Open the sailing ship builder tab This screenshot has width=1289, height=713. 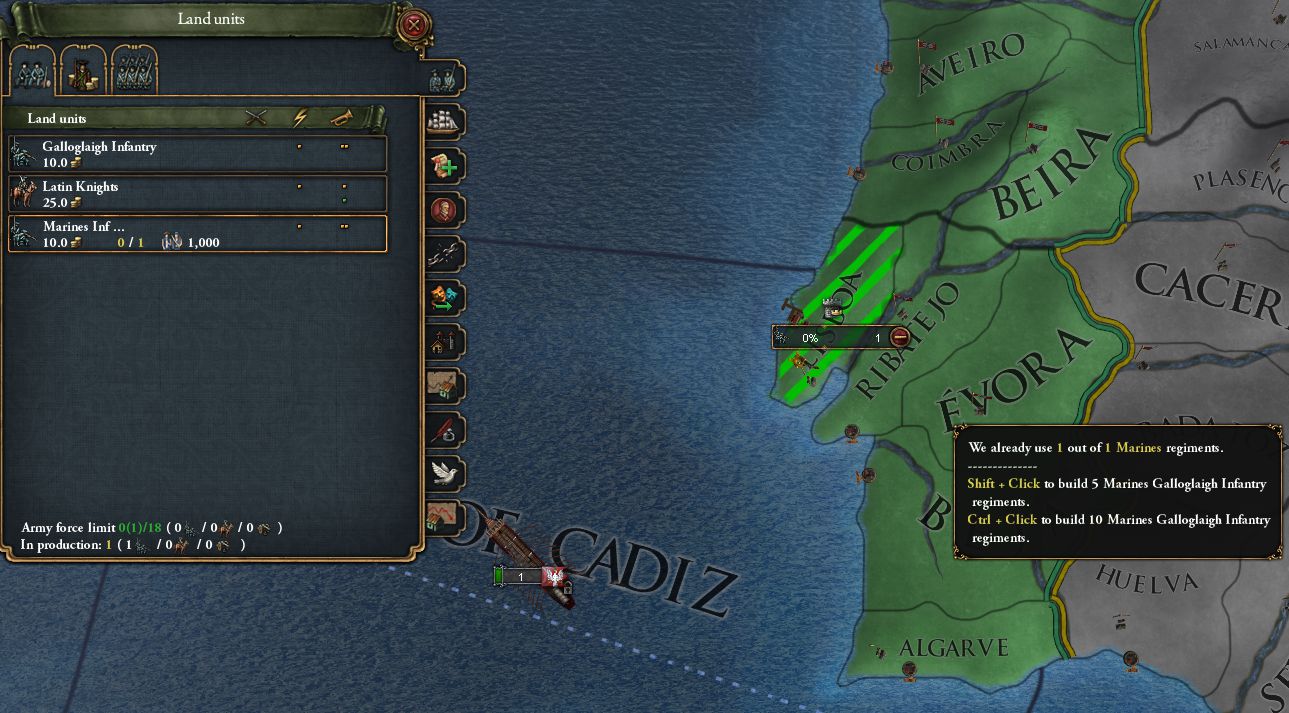[x=444, y=122]
